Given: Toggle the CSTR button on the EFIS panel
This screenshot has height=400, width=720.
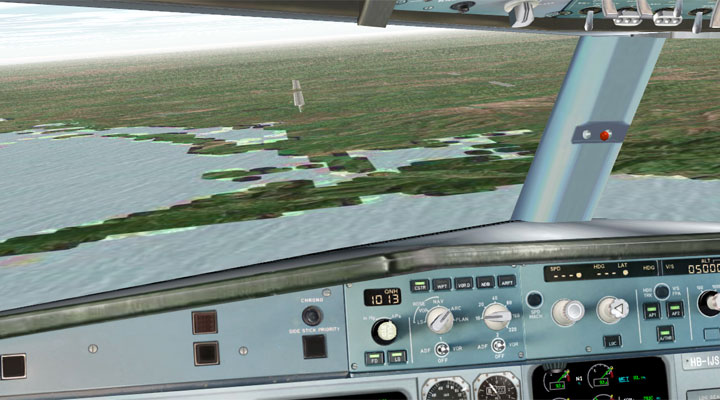Looking at the screenshot, I should (419, 285).
